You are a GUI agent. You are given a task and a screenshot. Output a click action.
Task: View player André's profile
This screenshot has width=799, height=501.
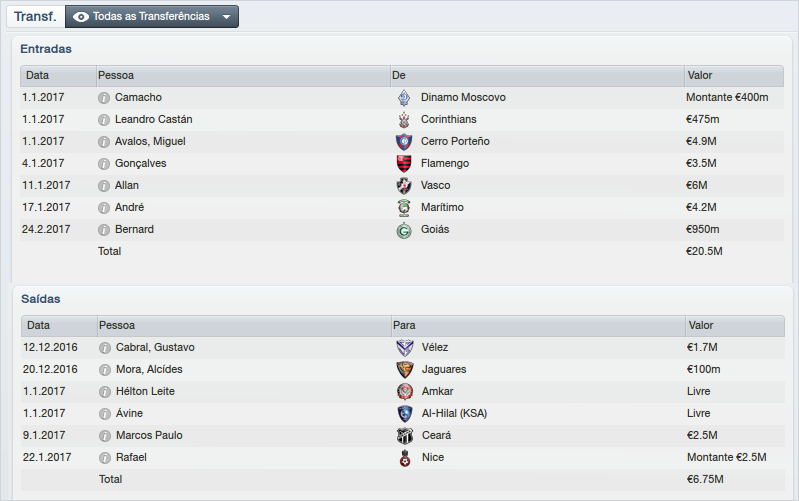[x=129, y=207]
